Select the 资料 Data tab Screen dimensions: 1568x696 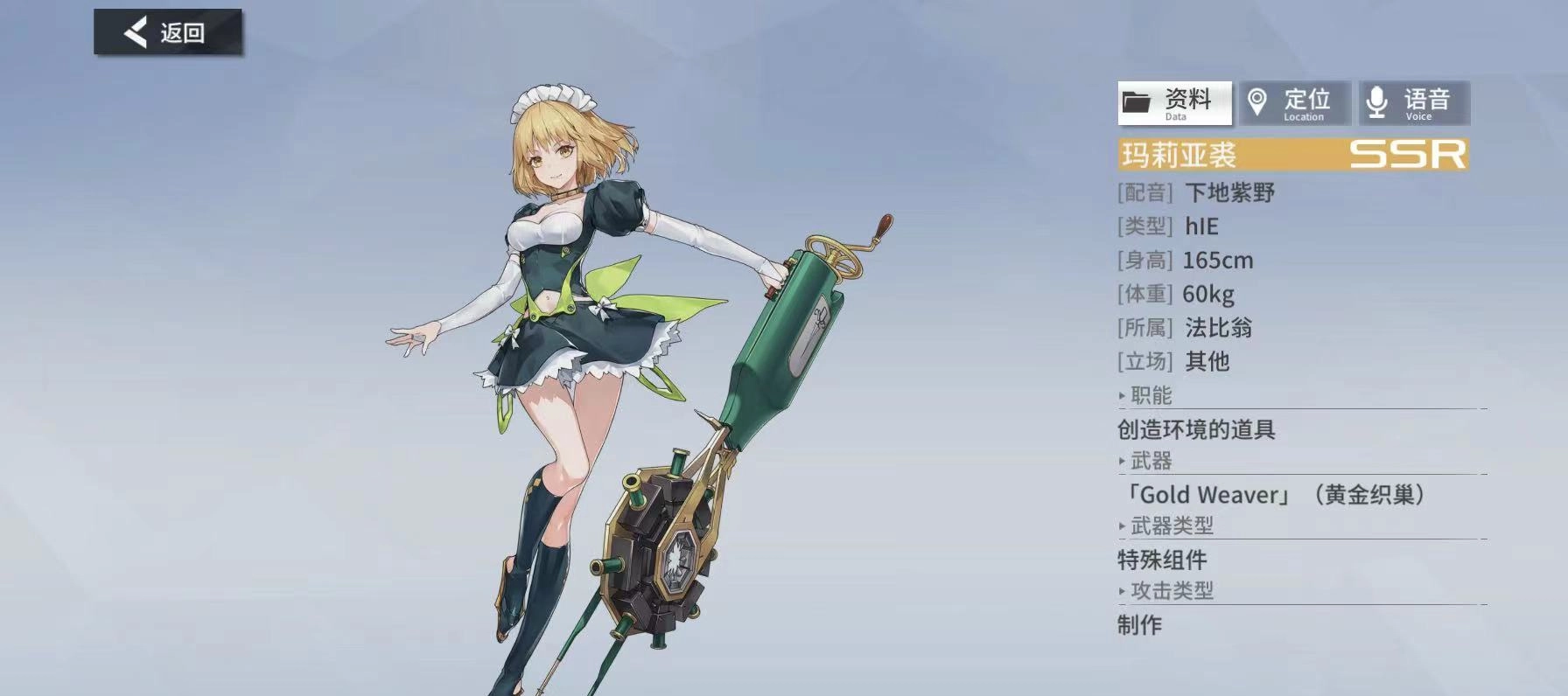coord(1174,103)
